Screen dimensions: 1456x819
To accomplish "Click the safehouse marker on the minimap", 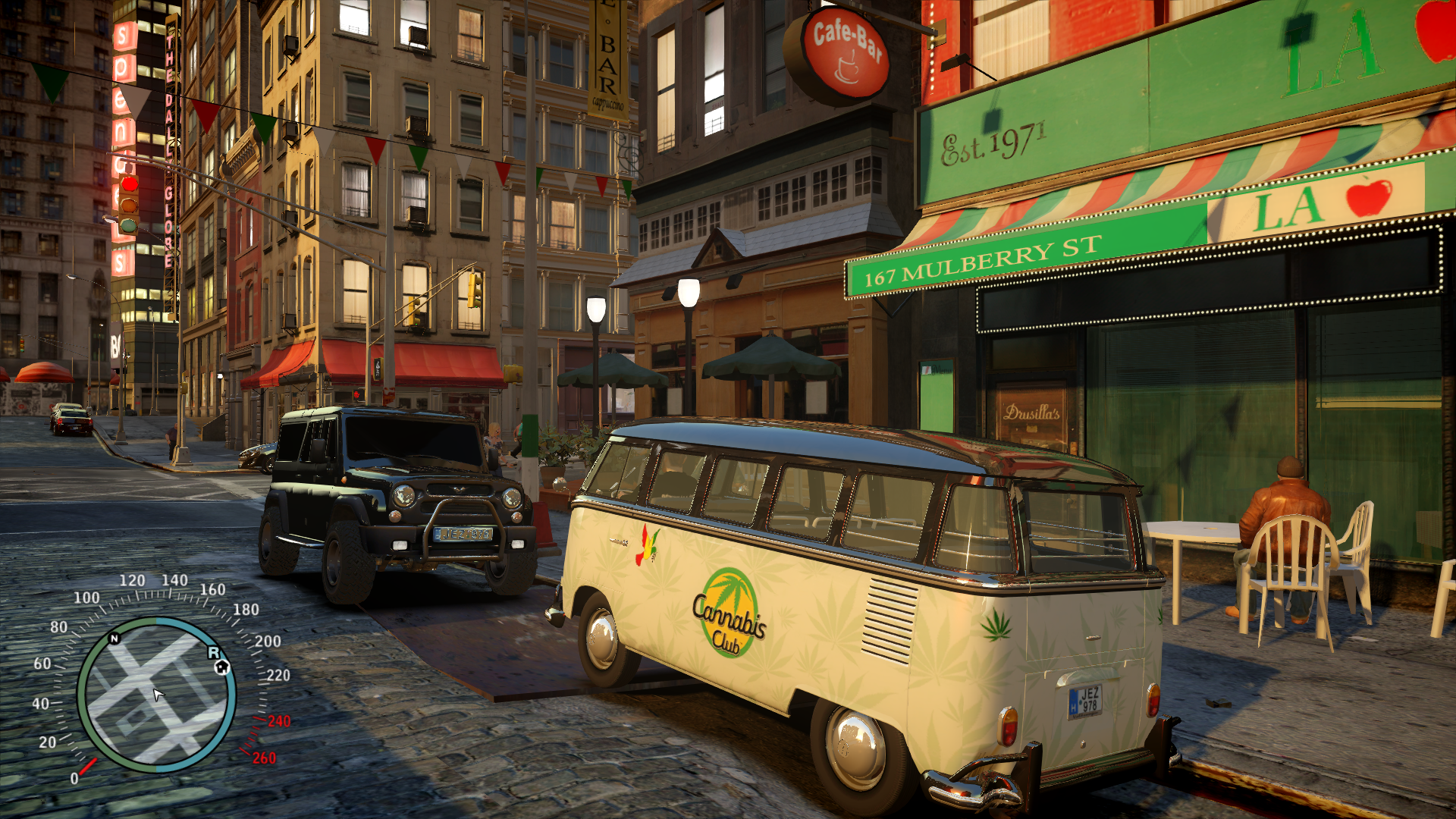I will click(x=222, y=667).
